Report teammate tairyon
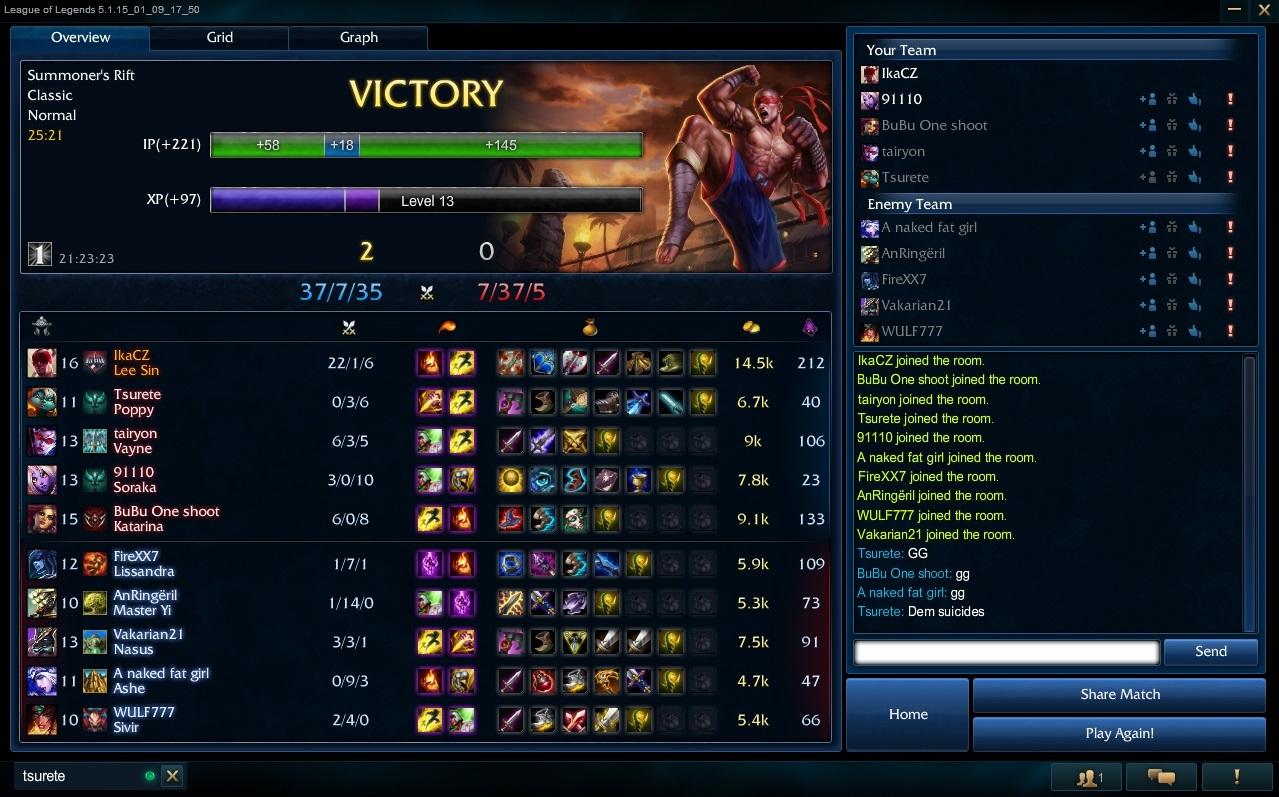 (1230, 151)
